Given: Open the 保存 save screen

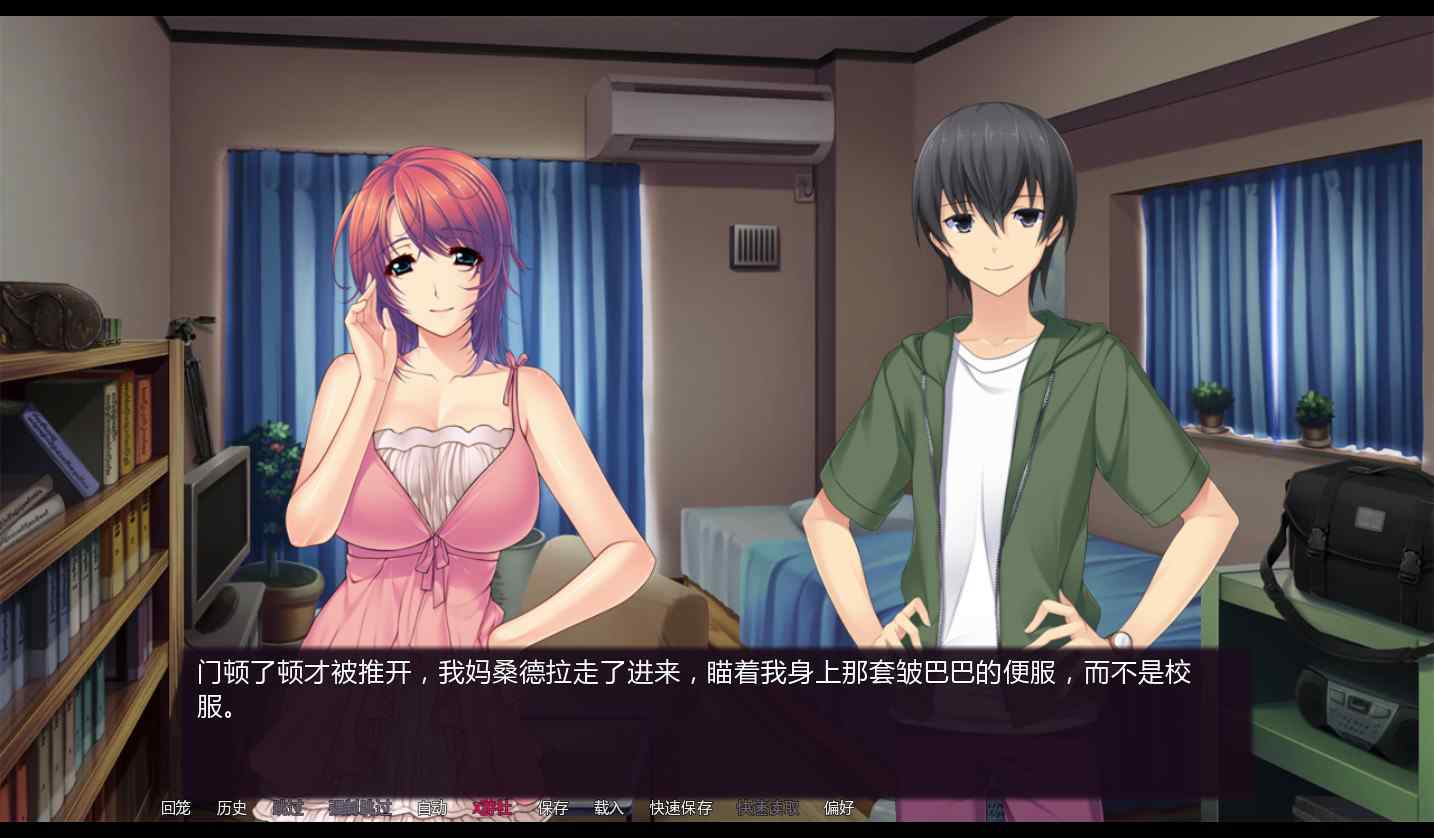Looking at the screenshot, I should point(552,808).
